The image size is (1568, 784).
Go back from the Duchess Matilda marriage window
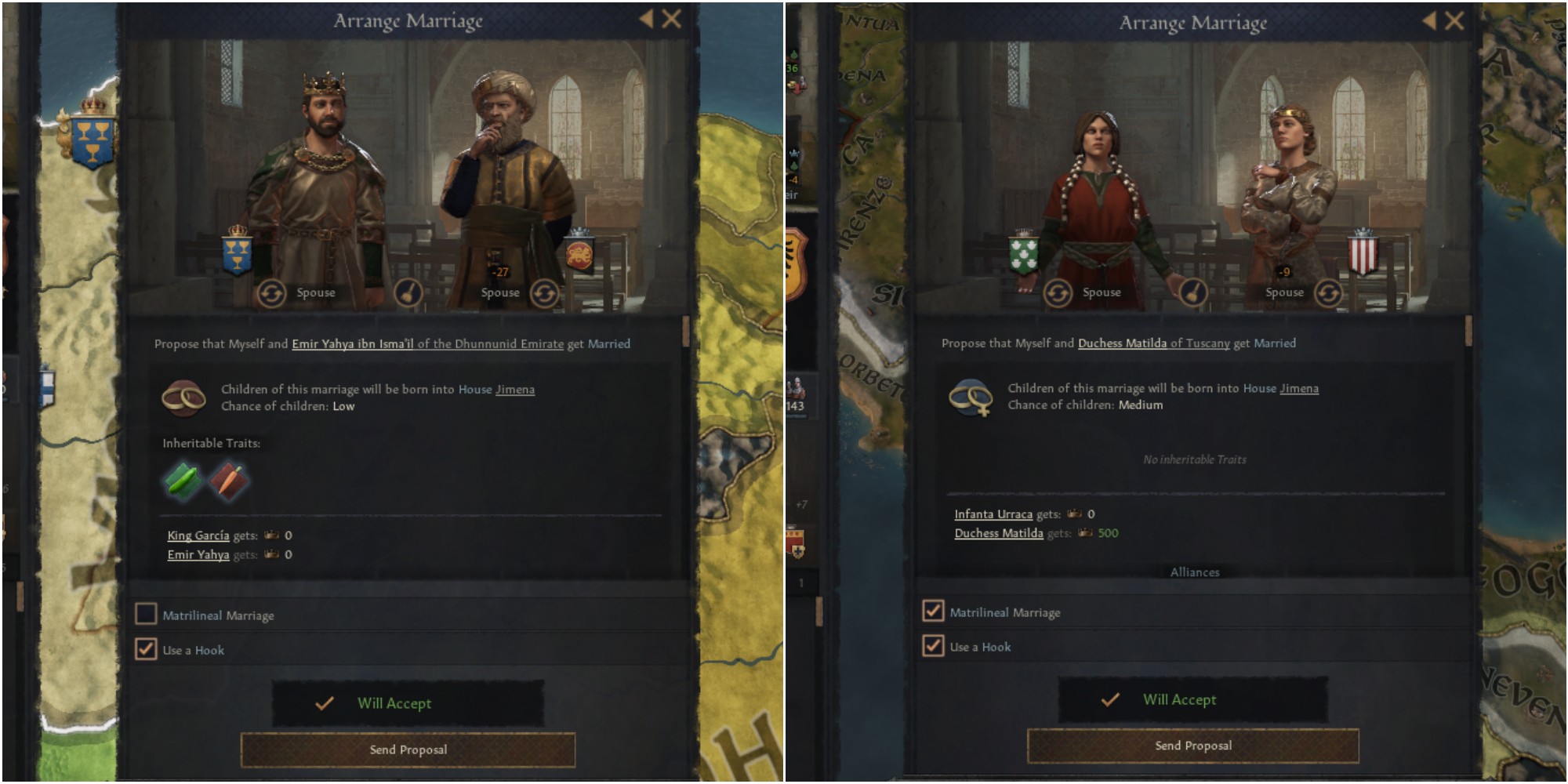[x=1430, y=21]
